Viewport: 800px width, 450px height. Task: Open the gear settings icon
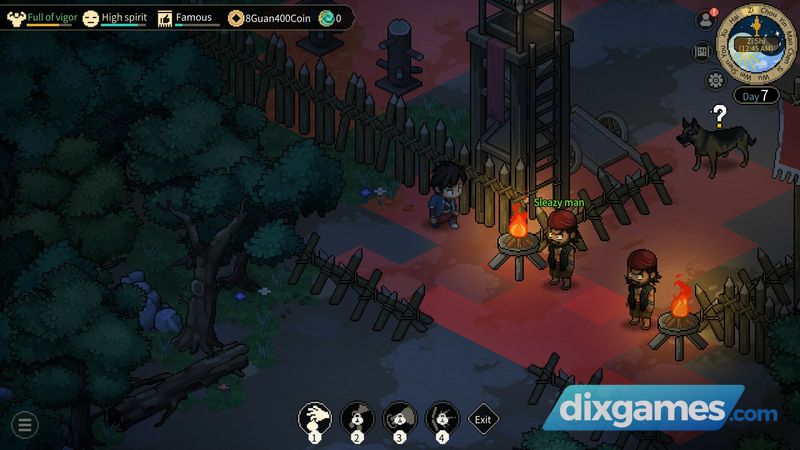715,80
